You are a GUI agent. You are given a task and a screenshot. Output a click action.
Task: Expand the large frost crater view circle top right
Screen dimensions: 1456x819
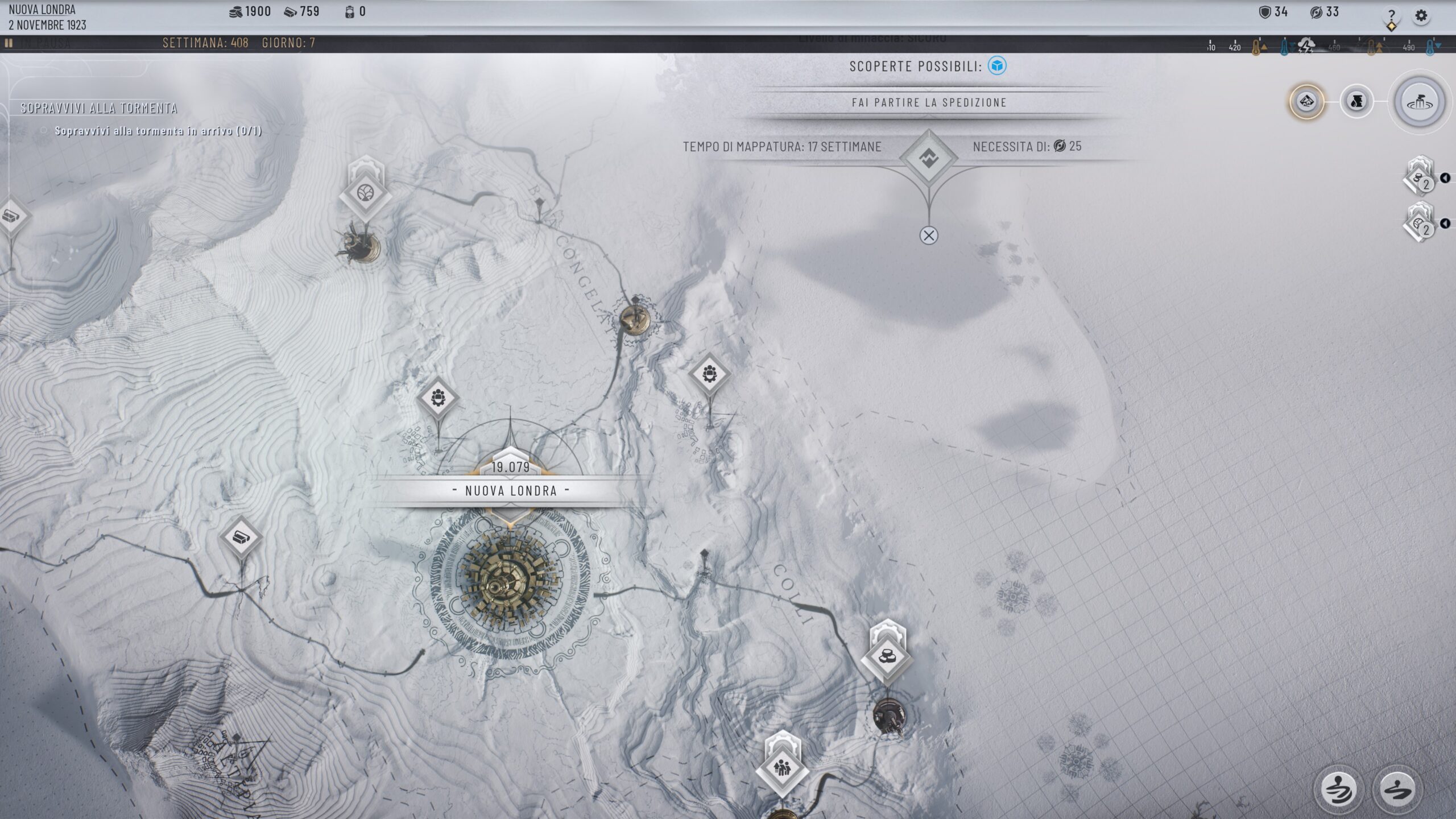pos(1420,102)
